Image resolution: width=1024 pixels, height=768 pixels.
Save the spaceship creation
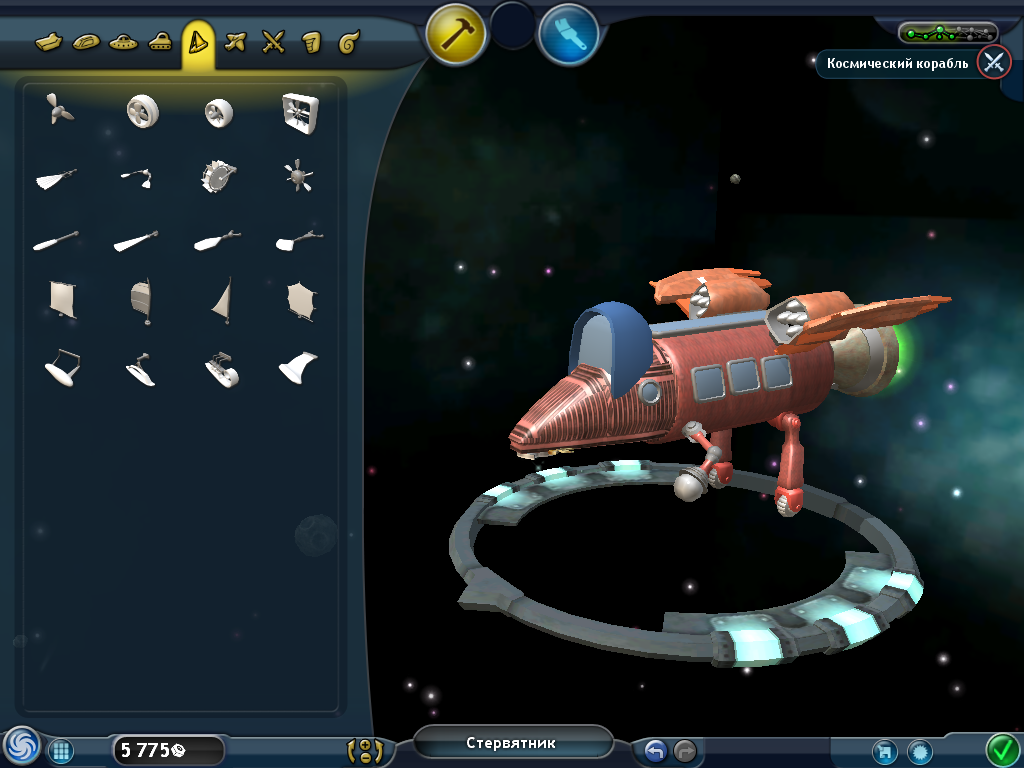pos(884,750)
